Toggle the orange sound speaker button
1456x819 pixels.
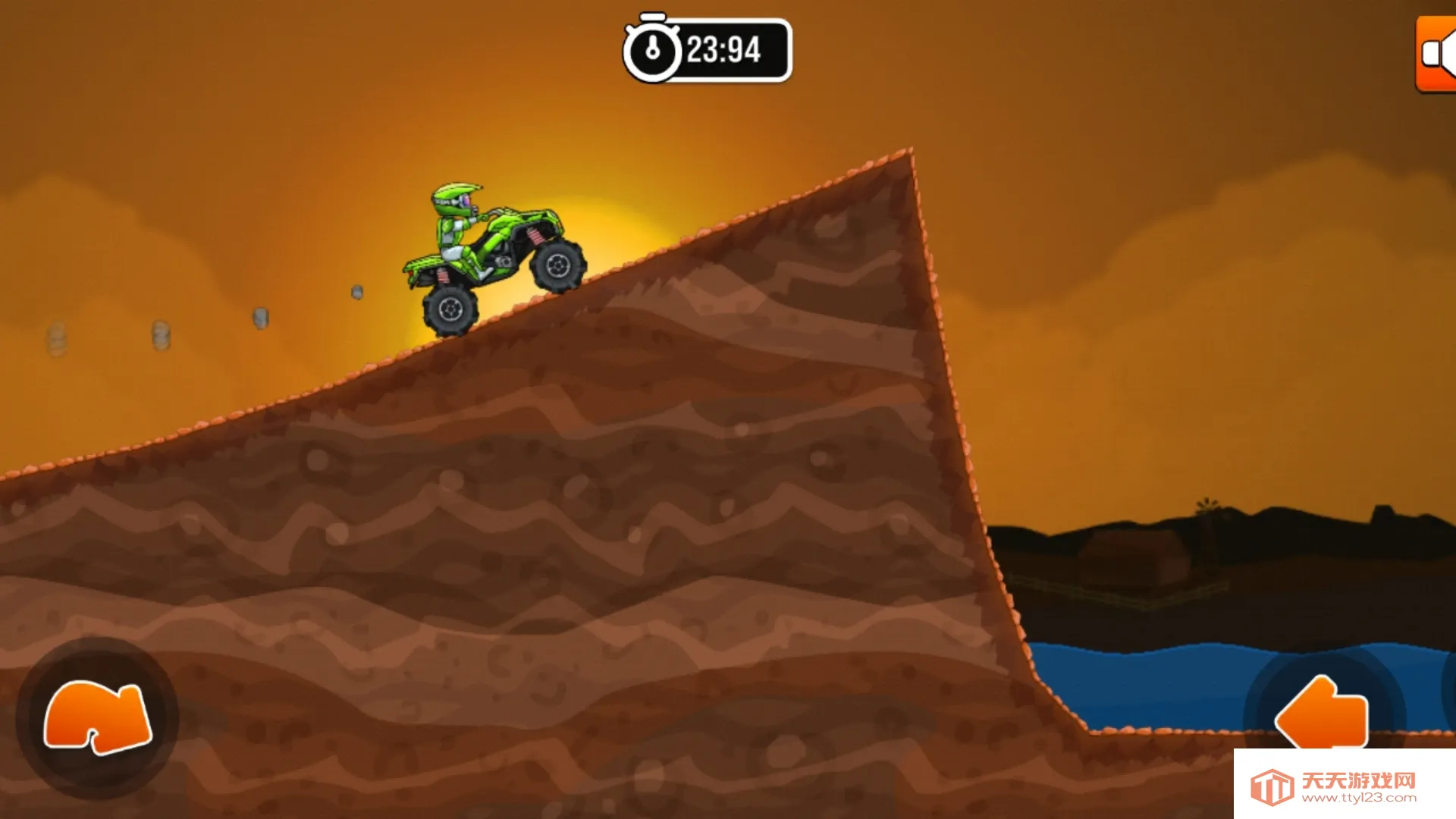tap(1436, 55)
